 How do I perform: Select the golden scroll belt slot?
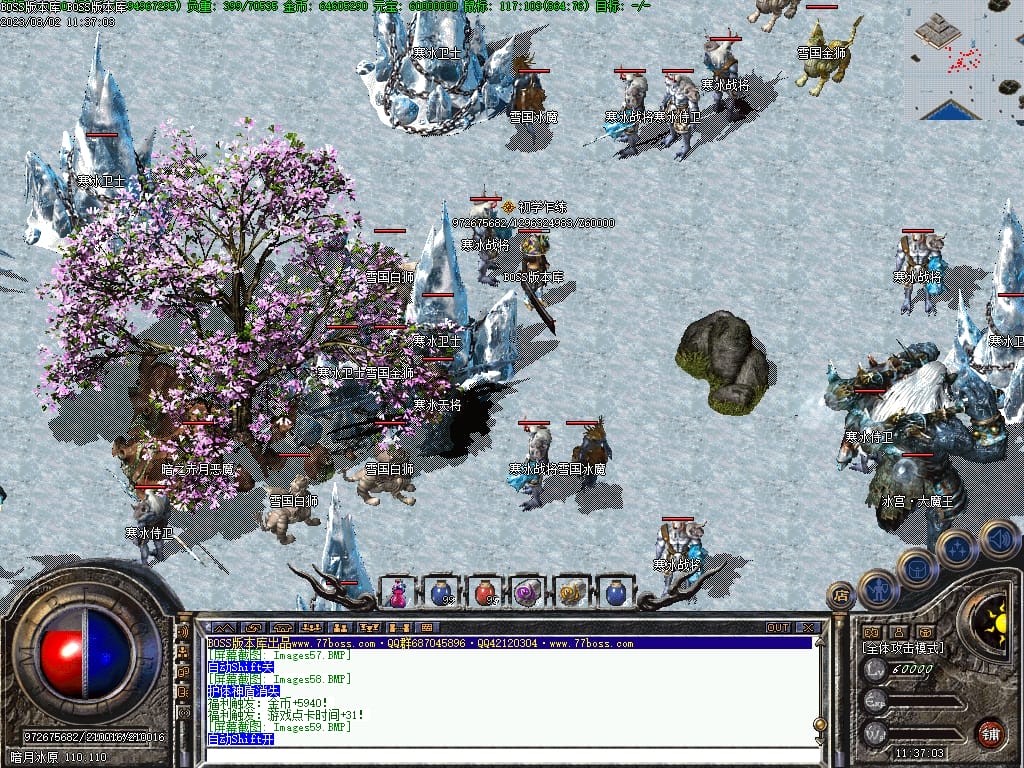[x=570, y=593]
